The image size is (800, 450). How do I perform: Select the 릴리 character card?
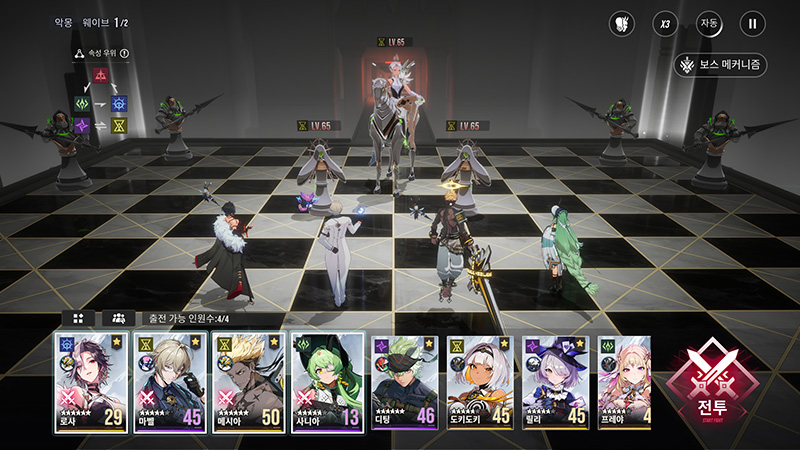555,382
